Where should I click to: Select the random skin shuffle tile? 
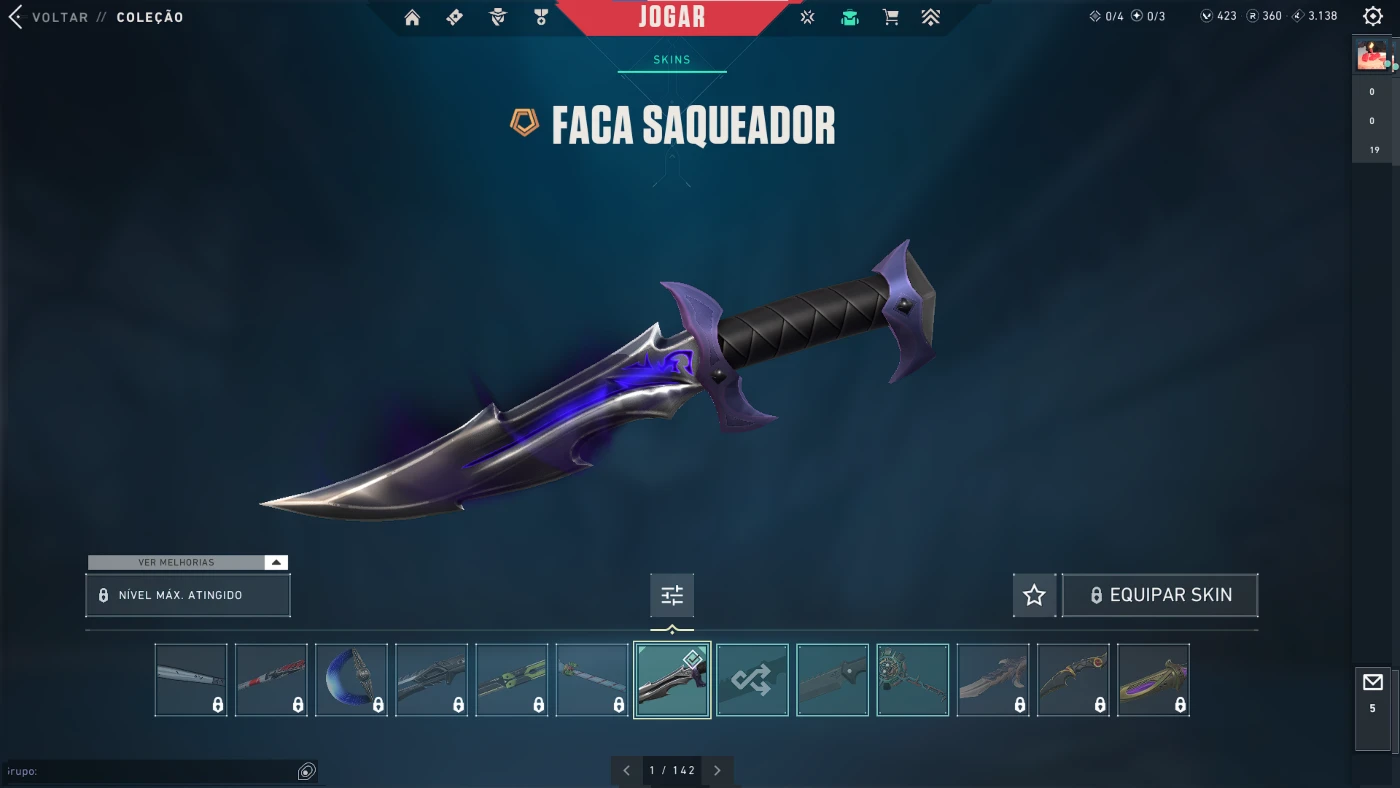click(x=752, y=679)
